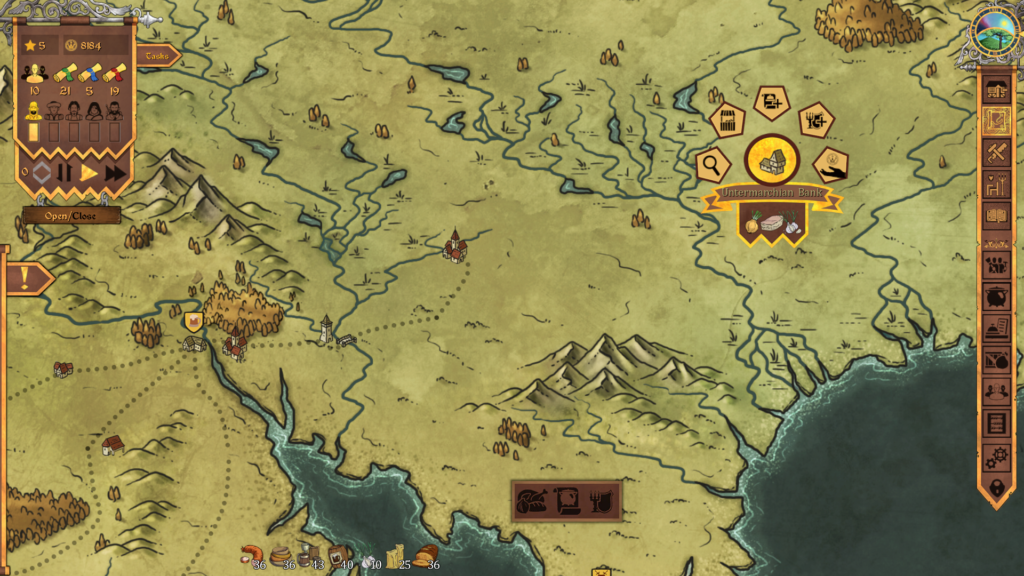Open the market stall option for the village
The image size is (1024, 576).
coord(728,122)
